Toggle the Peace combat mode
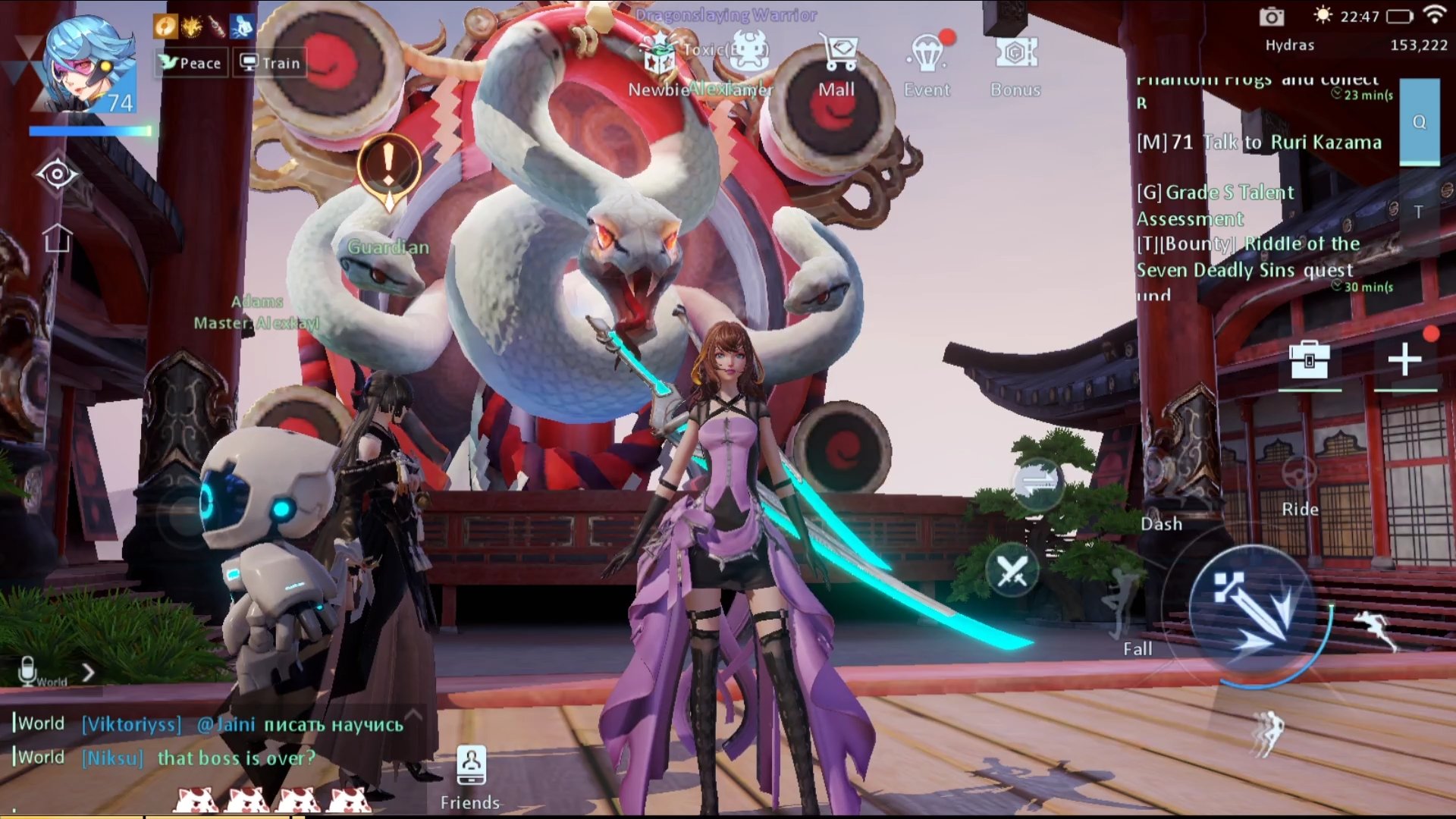 tap(191, 63)
